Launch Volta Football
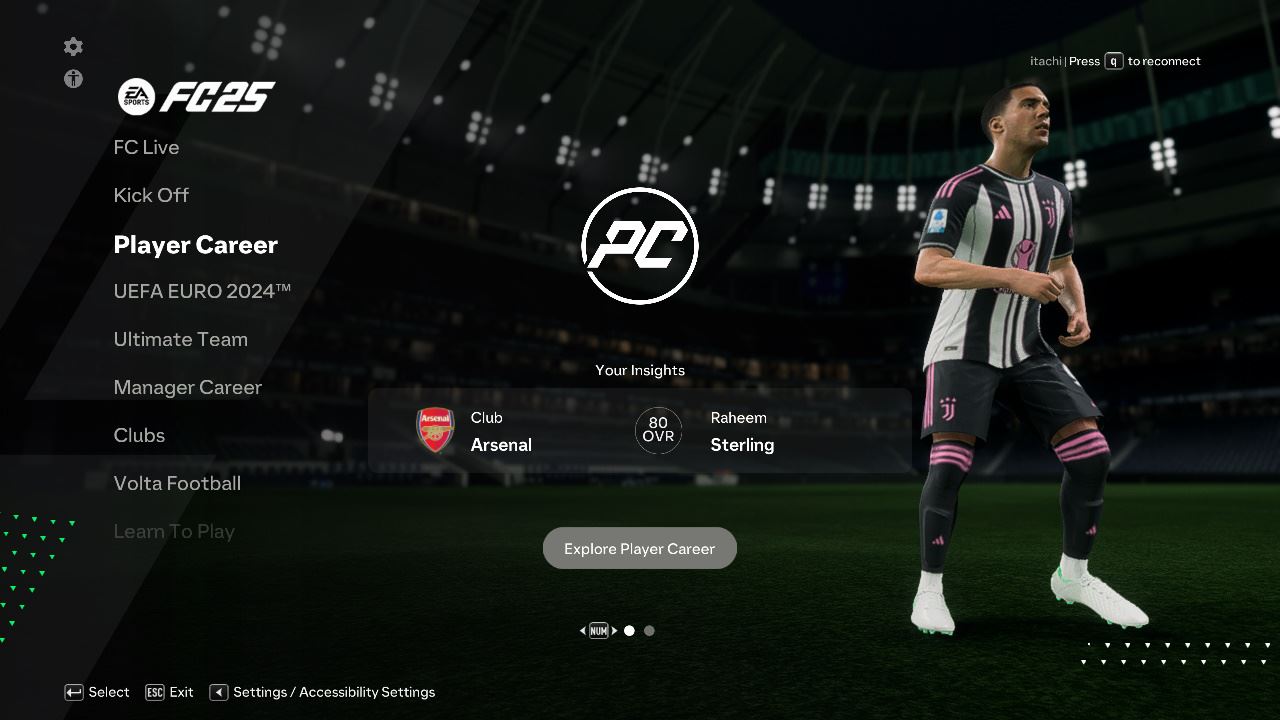1280x720 pixels. 177,483
